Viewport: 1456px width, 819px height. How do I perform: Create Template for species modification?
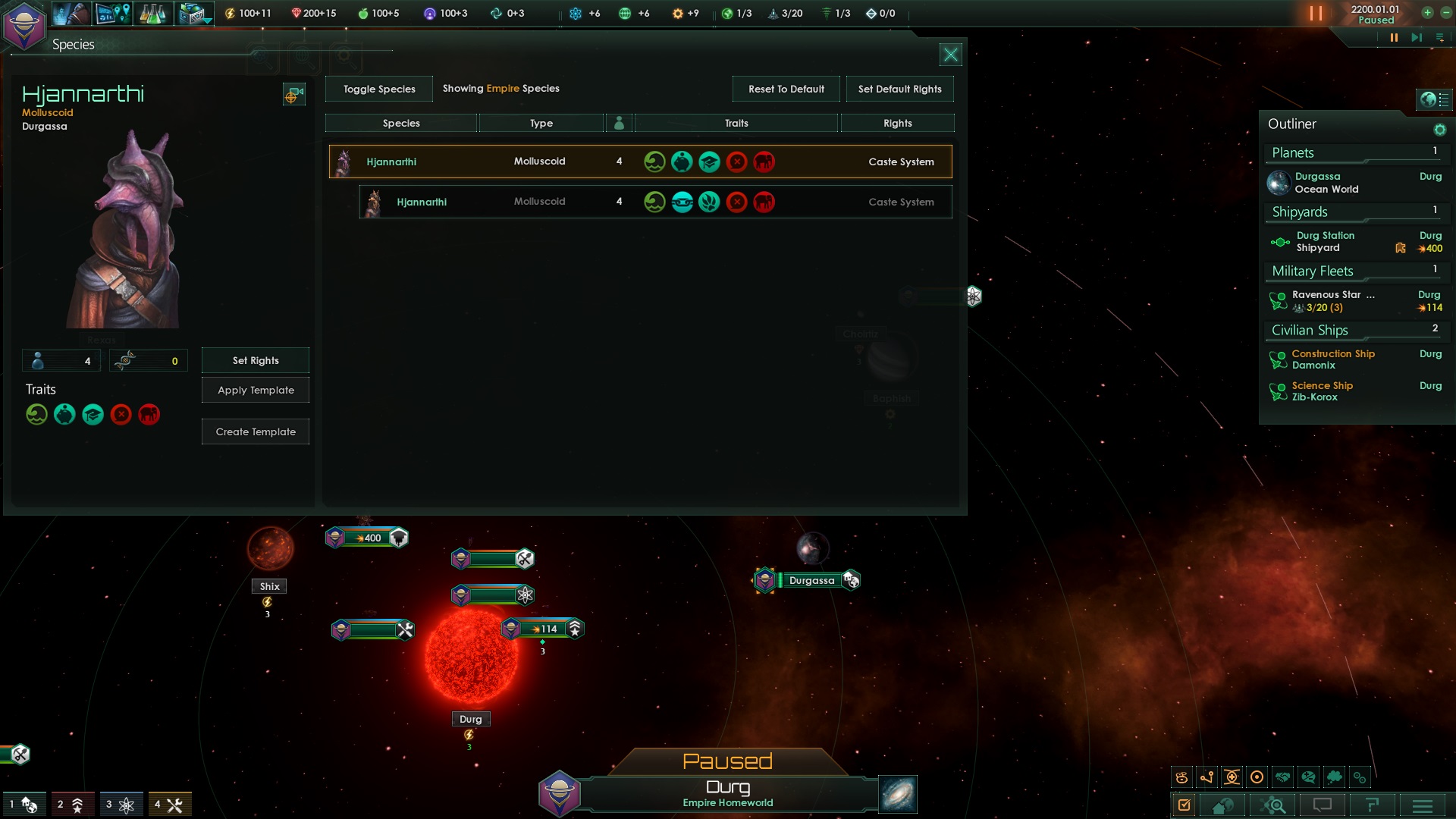256,431
